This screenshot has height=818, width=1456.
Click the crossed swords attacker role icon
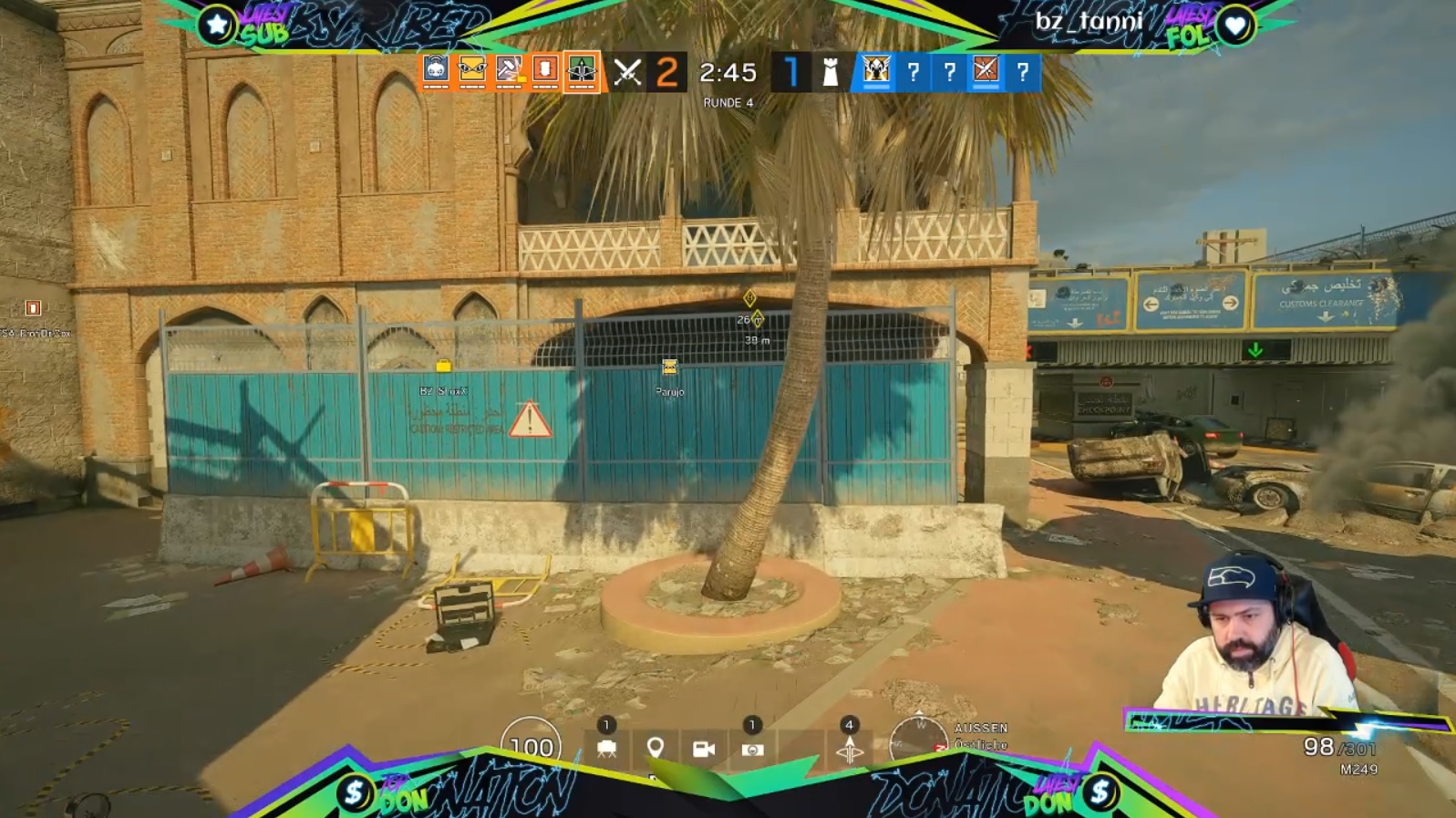pos(627,72)
